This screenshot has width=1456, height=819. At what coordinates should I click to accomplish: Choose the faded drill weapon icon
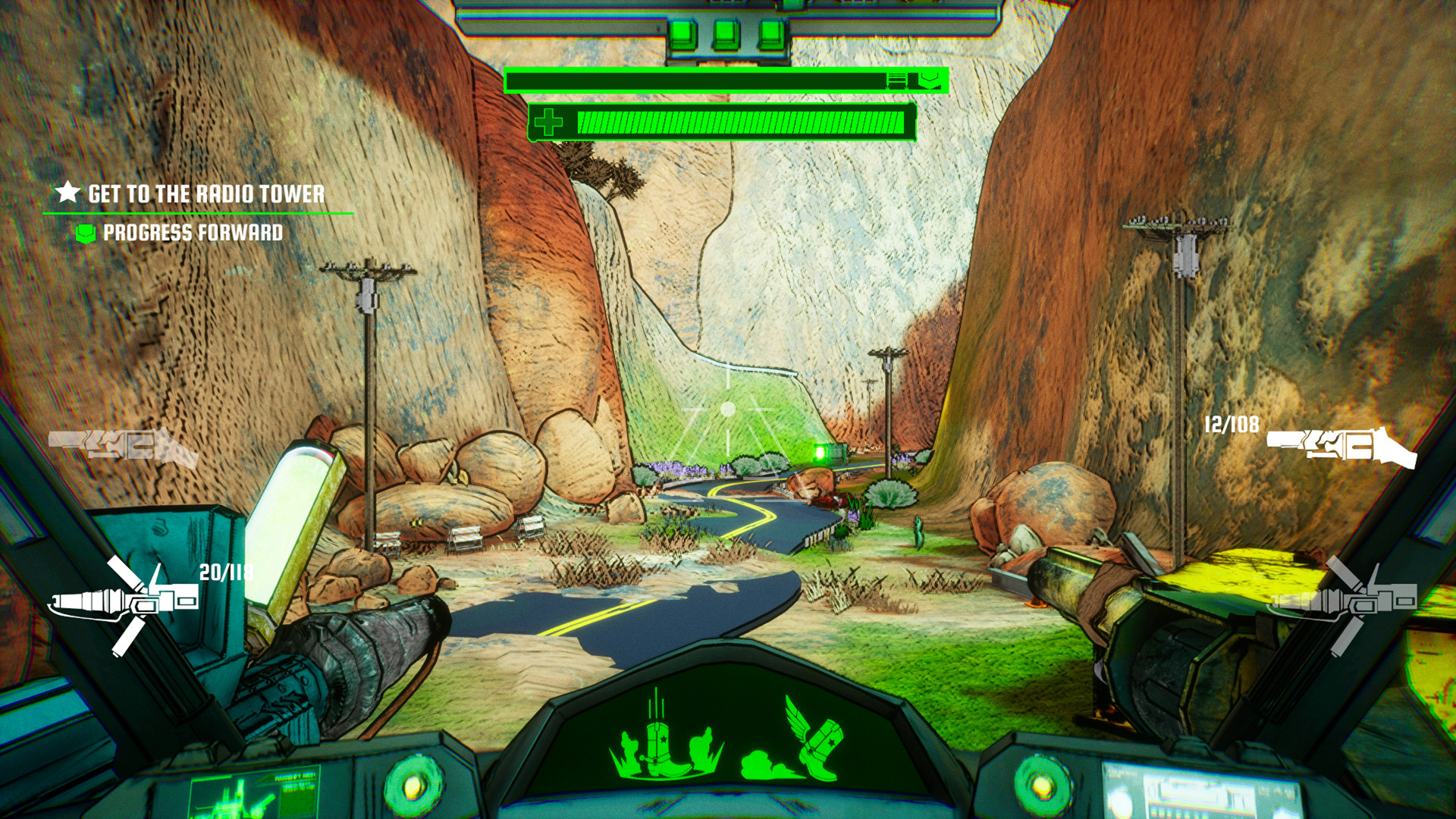1344,603
